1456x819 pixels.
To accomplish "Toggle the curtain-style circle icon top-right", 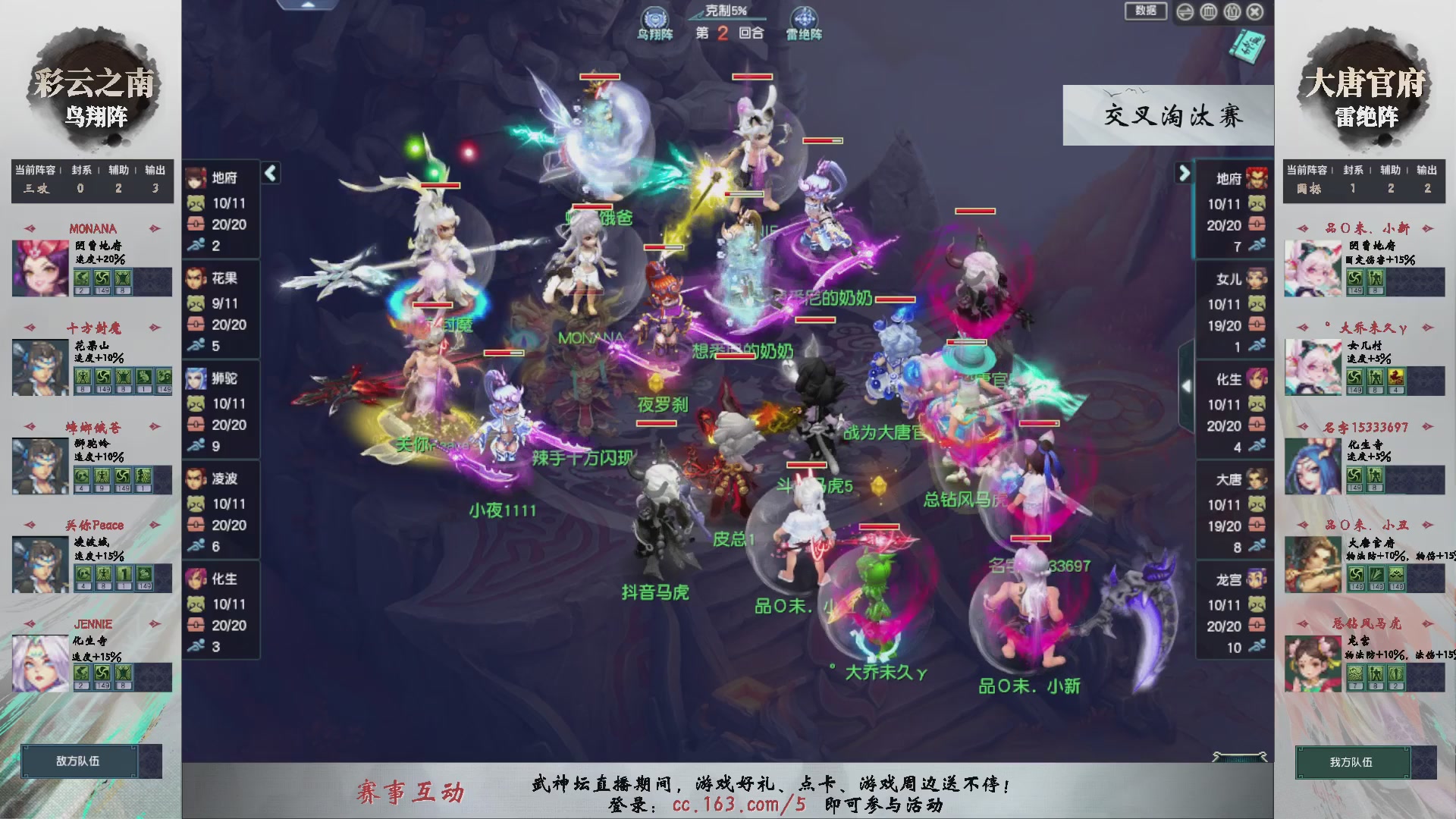I will pos(1232,12).
